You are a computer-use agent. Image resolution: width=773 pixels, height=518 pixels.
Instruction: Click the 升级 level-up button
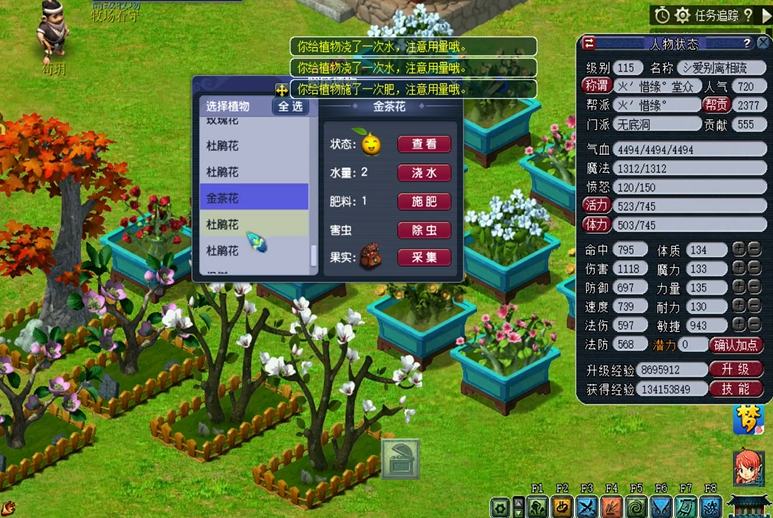736,369
